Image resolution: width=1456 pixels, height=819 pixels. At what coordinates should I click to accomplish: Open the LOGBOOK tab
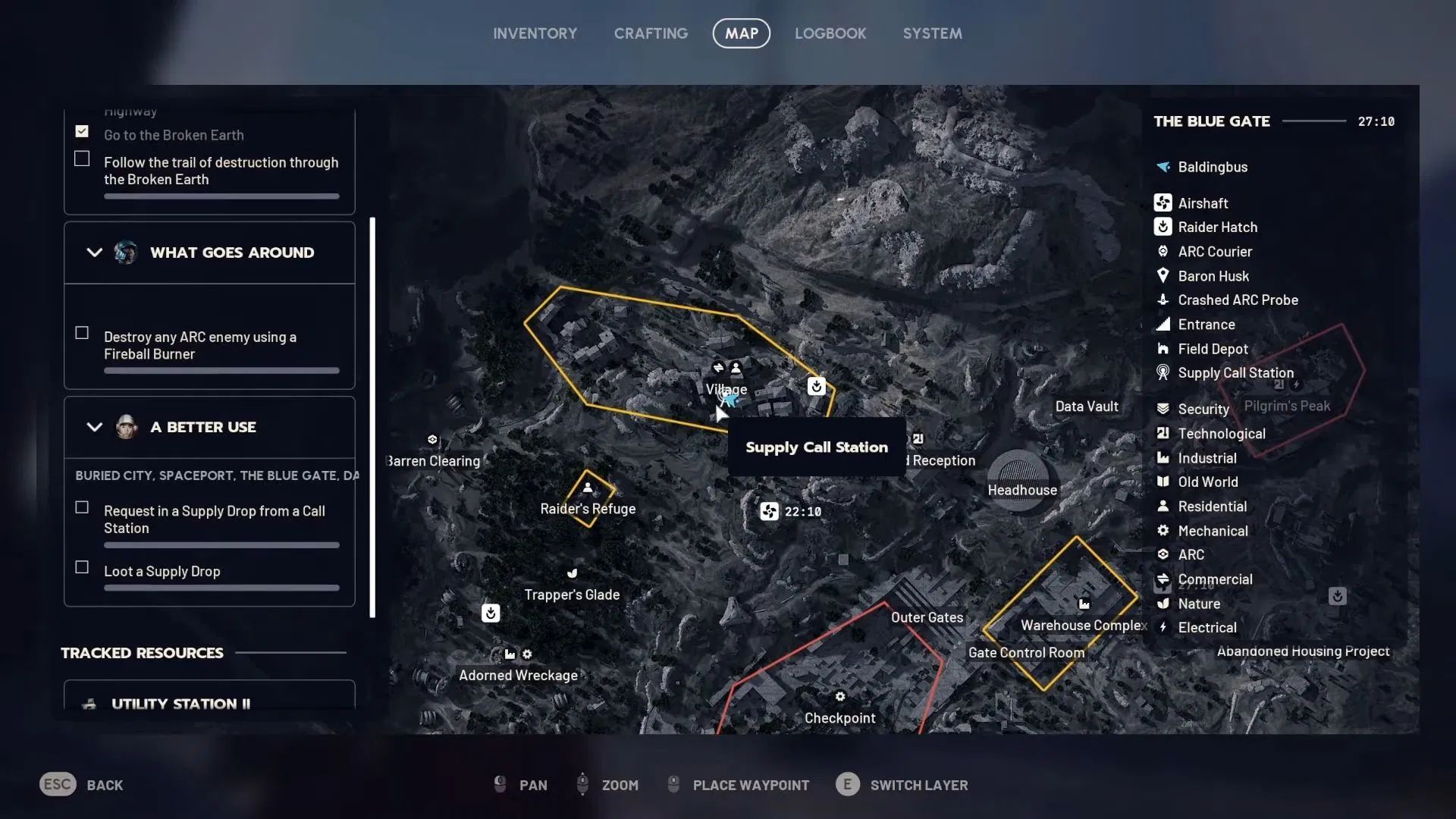click(x=830, y=33)
